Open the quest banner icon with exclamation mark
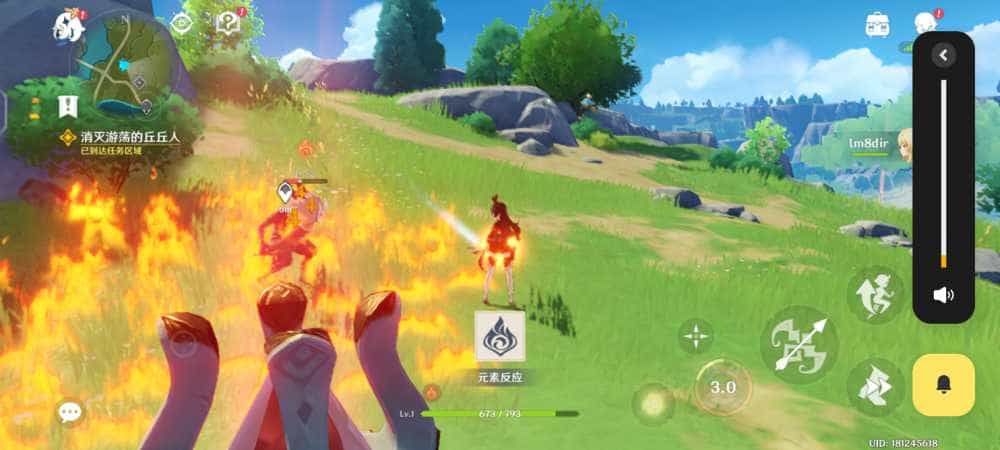Viewport: 1000px width, 450px height. click(68, 105)
